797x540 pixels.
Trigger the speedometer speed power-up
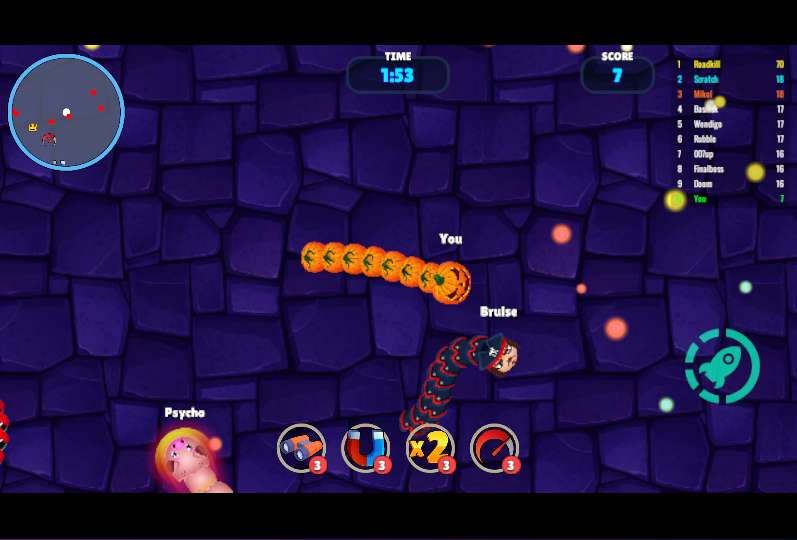pyautogui.click(x=494, y=448)
